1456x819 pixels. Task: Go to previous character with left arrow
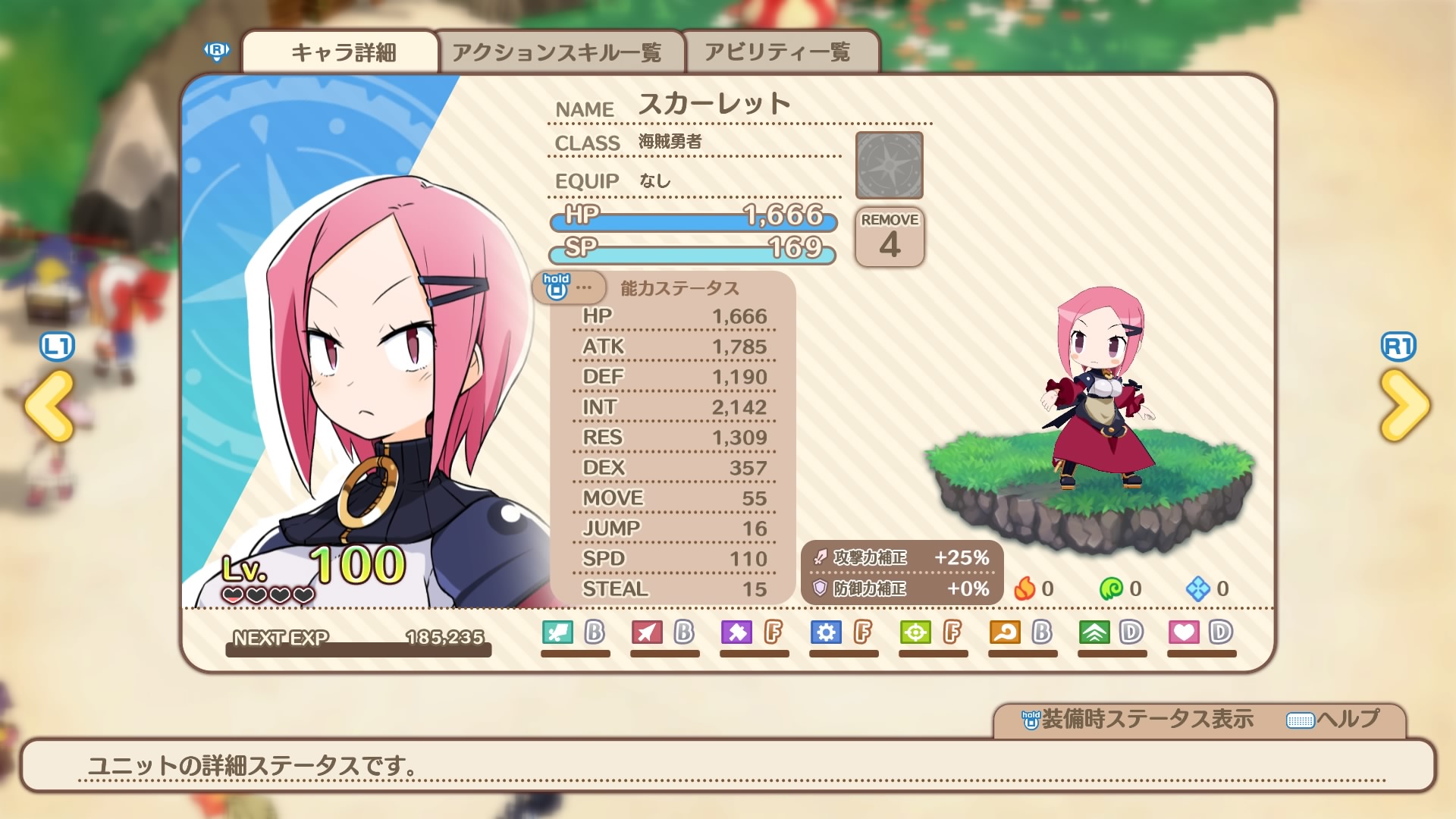click(x=50, y=406)
